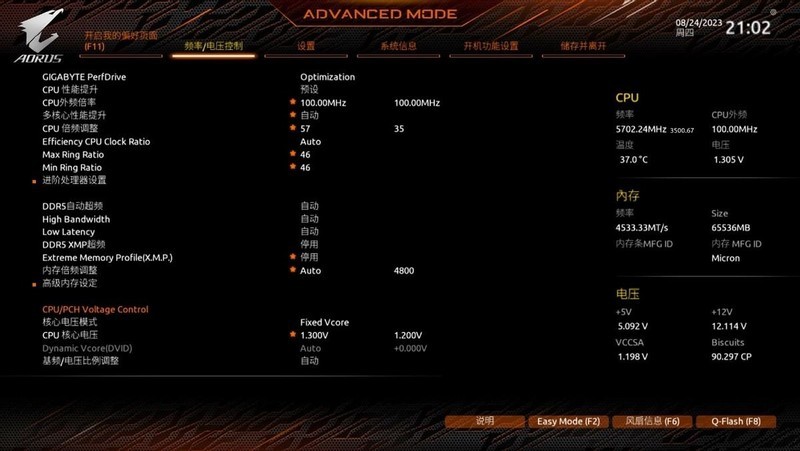This screenshot has width=800, height=451.
Task: Switch to Easy Mode (F2)
Action: coord(568,421)
